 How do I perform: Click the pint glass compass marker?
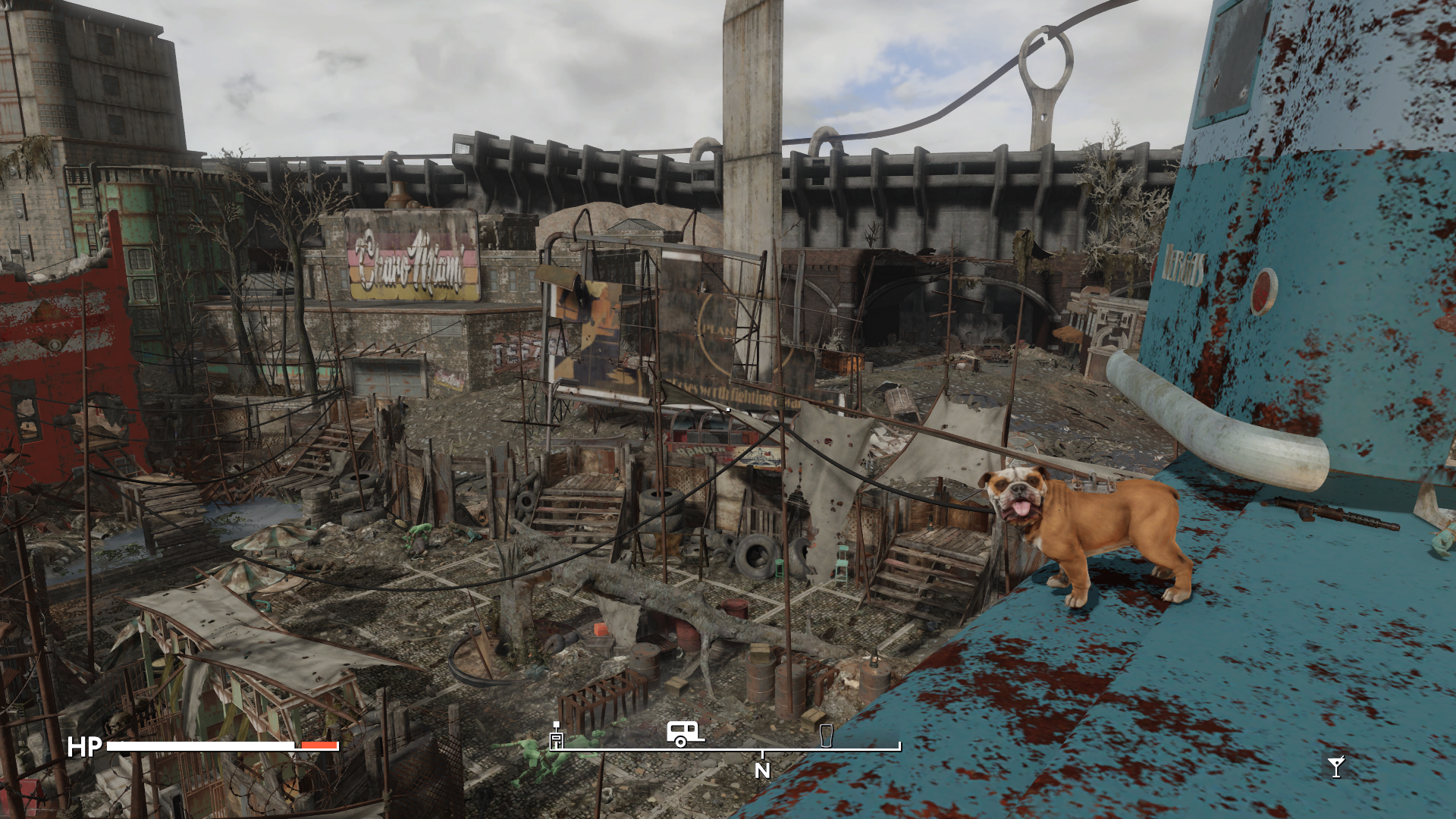(x=827, y=736)
